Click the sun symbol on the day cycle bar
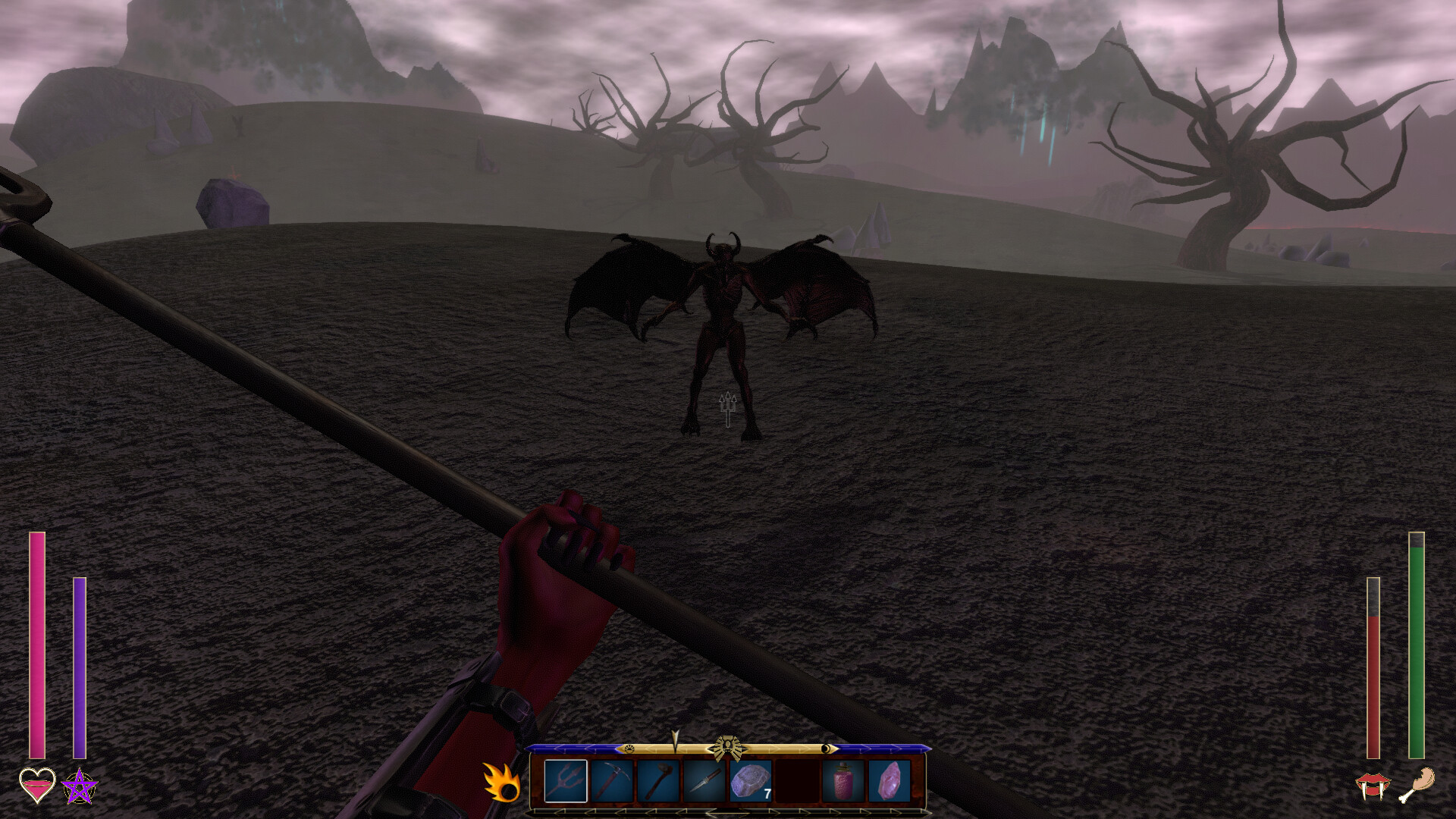This screenshot has width=1456, height=819. coord(629,748)
